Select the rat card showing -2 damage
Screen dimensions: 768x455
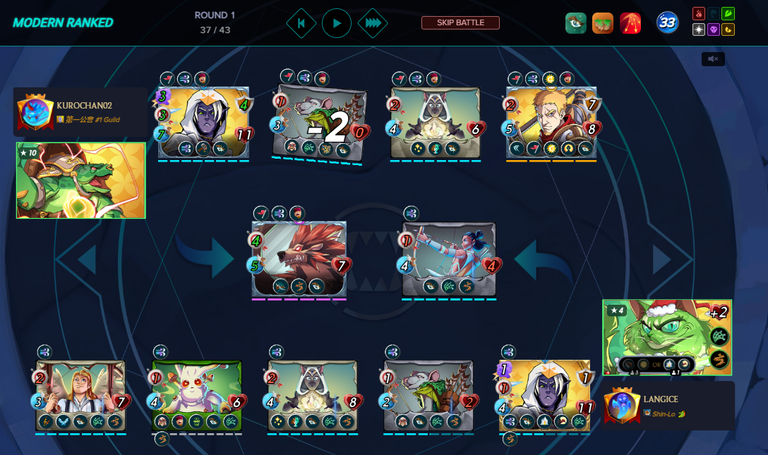pyautogui.click(x=320, y=123)
